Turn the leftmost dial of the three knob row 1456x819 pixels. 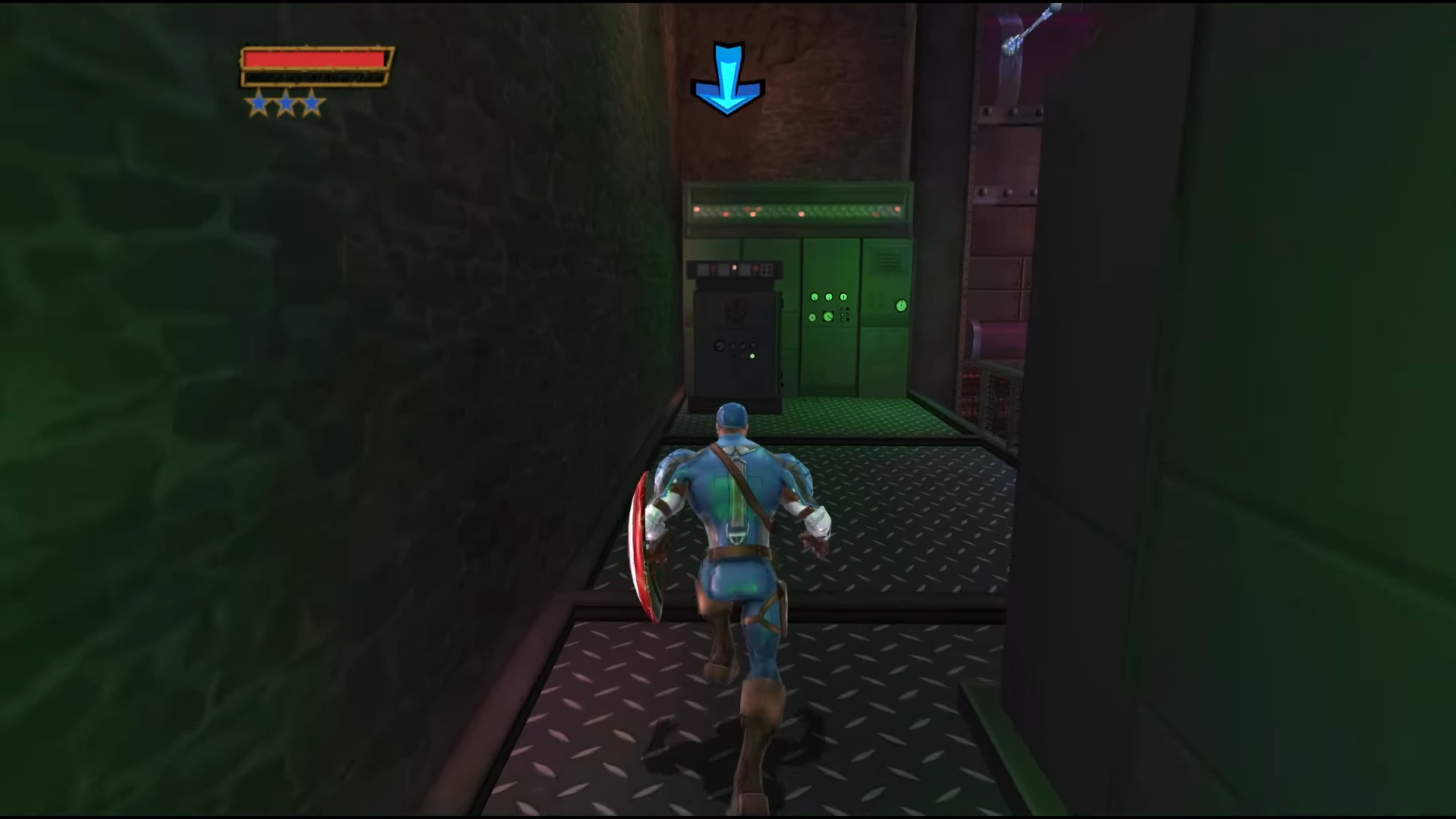pos(814,297)
